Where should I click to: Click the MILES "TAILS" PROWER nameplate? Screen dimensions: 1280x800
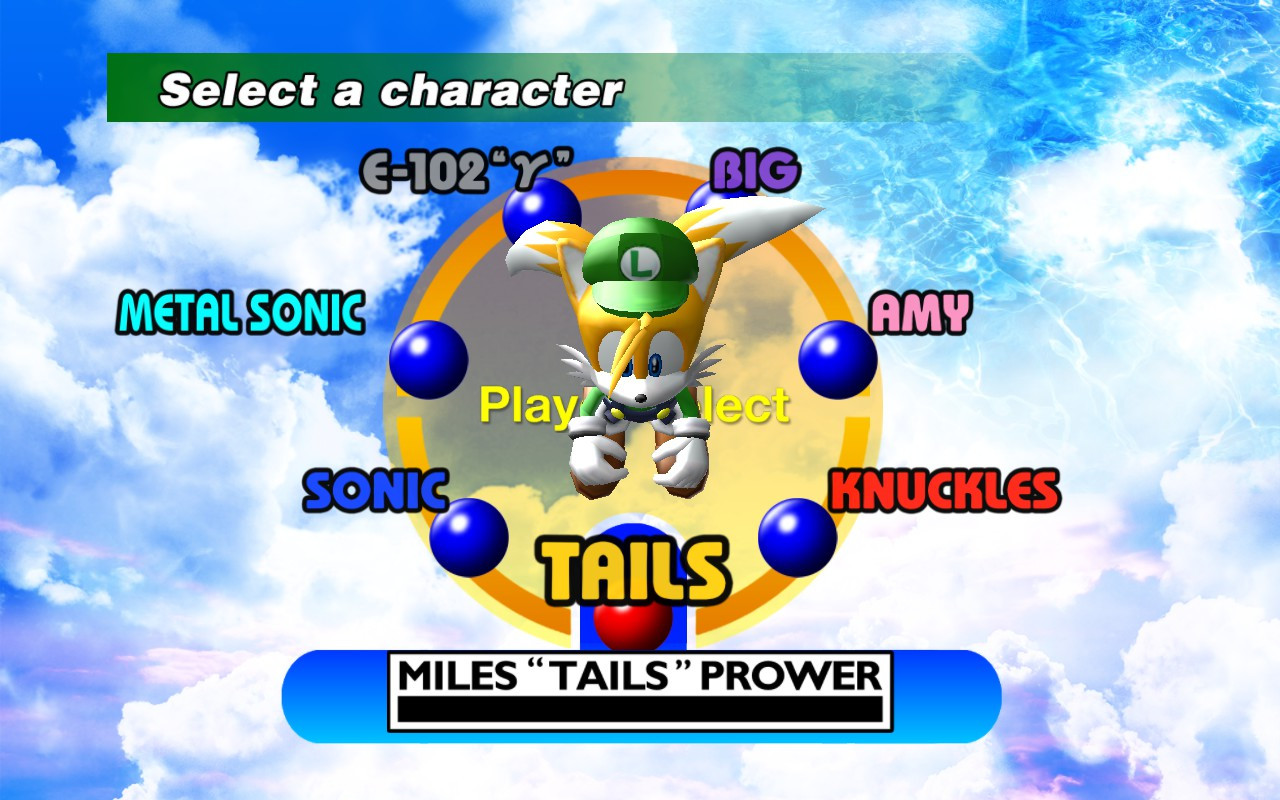[640, 676]
